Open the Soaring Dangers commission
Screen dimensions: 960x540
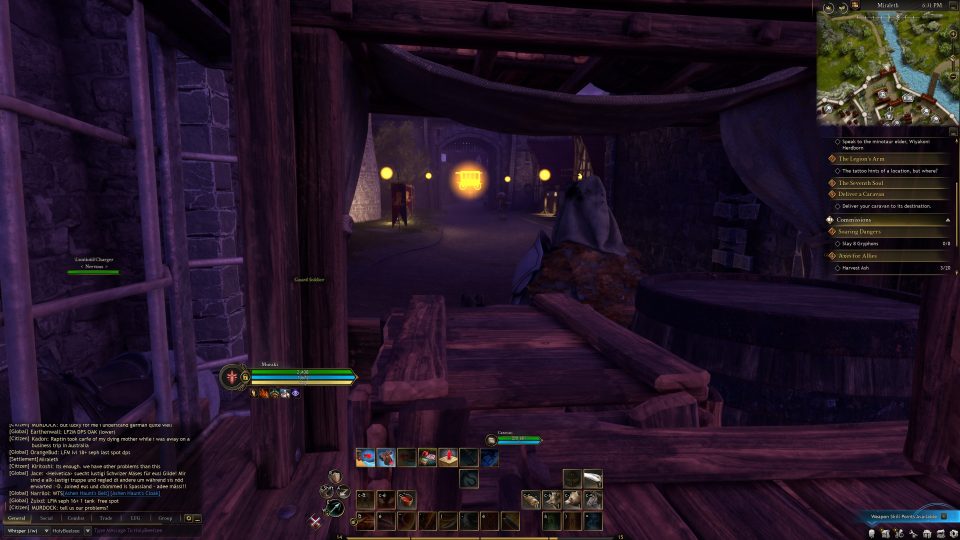(x=860, y=231)
